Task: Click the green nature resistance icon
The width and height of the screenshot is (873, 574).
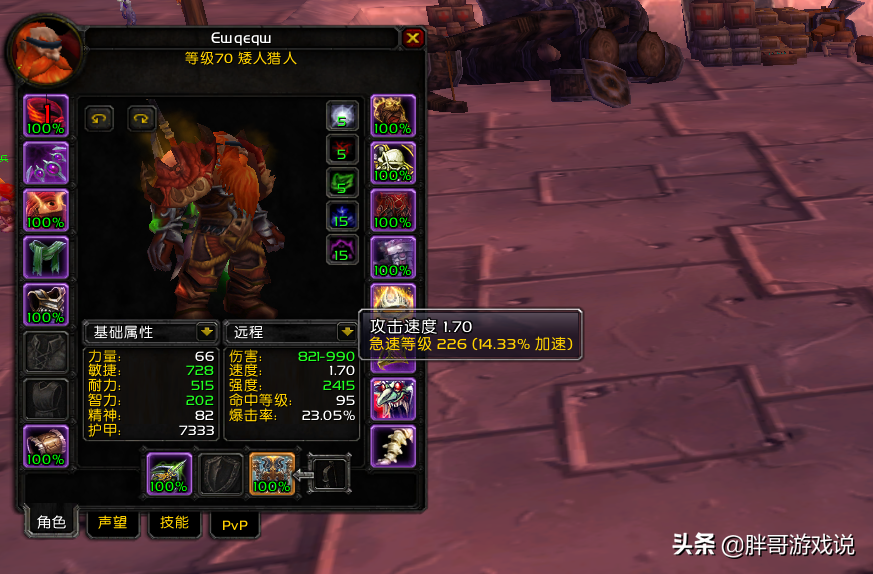Action: click(x=342, y=183)
